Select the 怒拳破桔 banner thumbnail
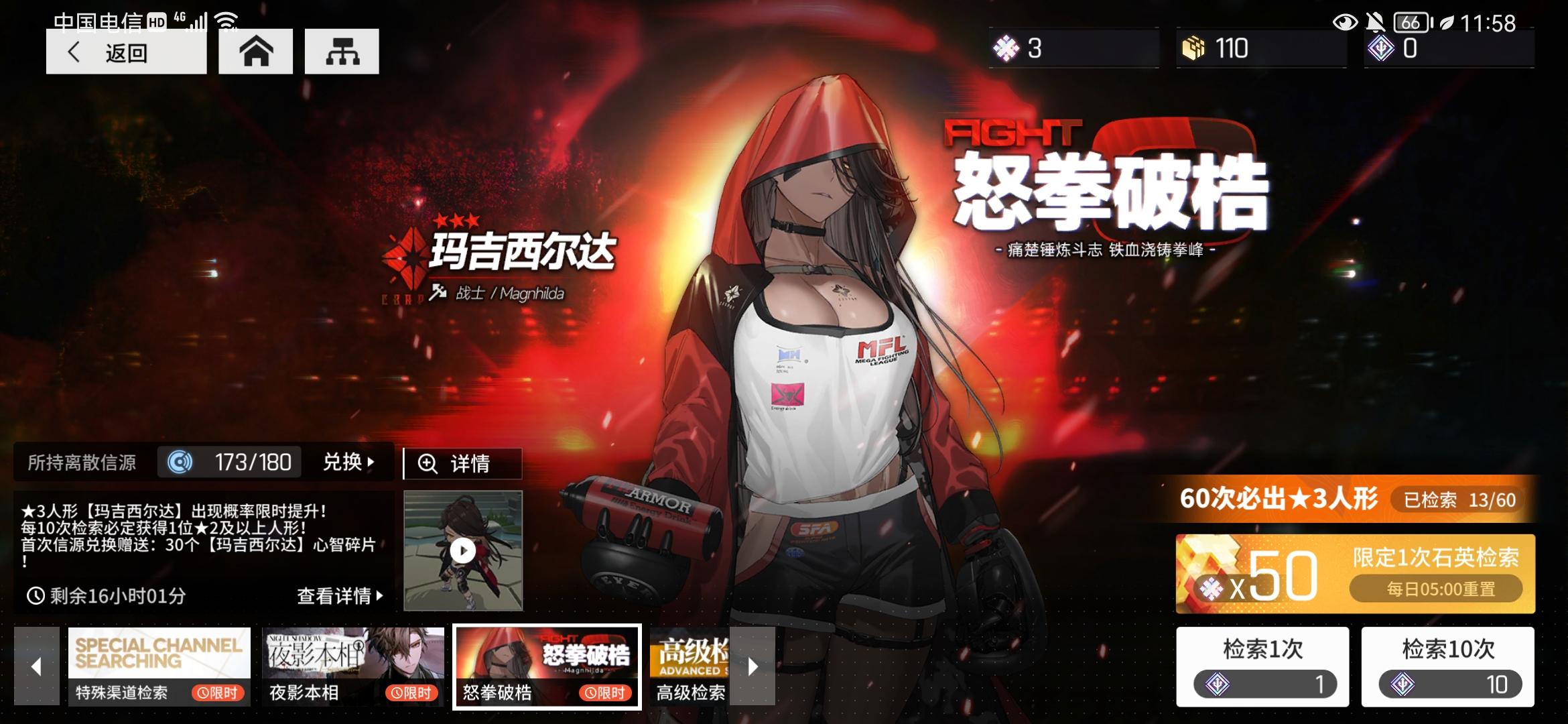 coord(546,666)
